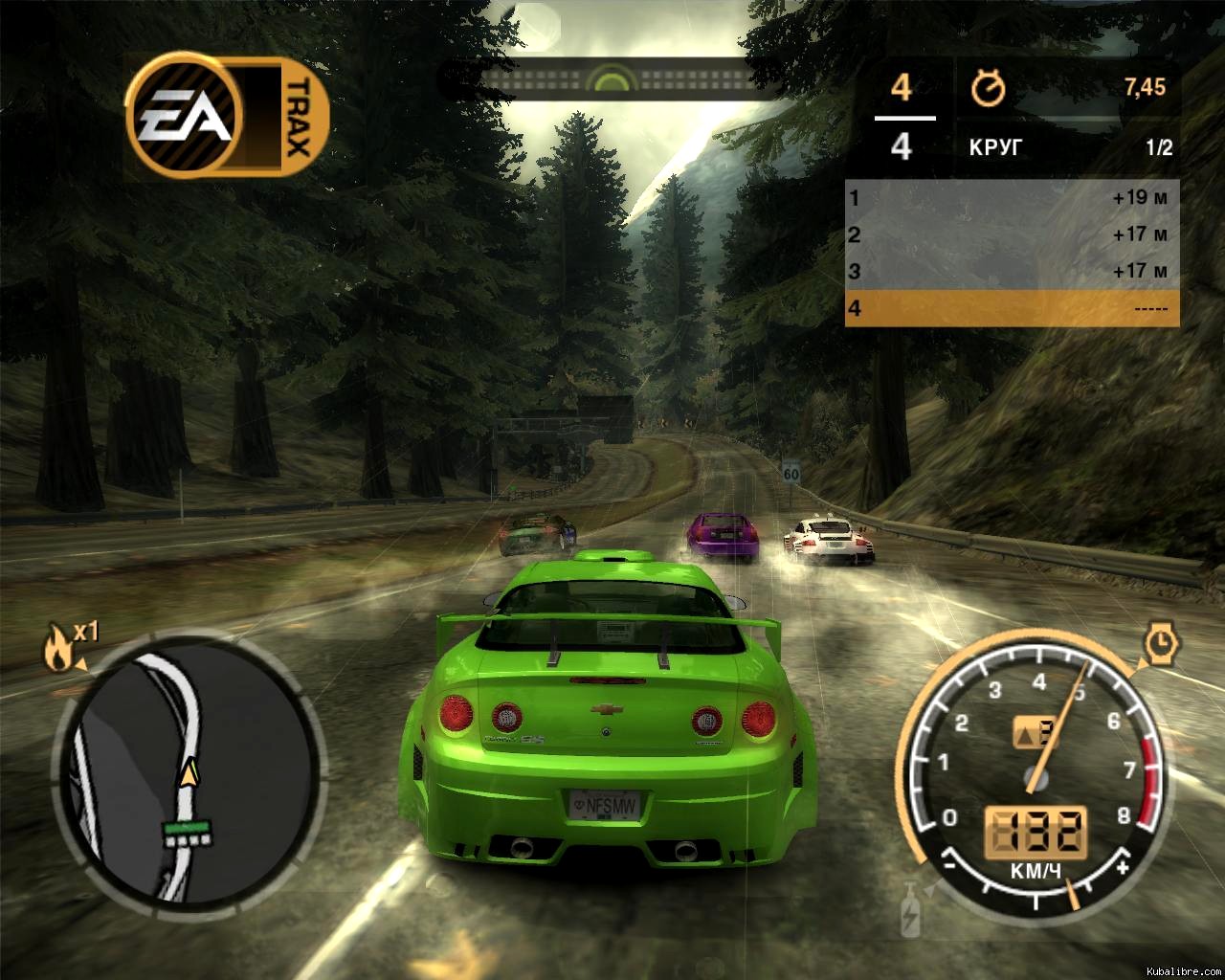This screenshot has height=980, width=1225.
Task: Select the first-place racer row
Action: (1012, 198)
